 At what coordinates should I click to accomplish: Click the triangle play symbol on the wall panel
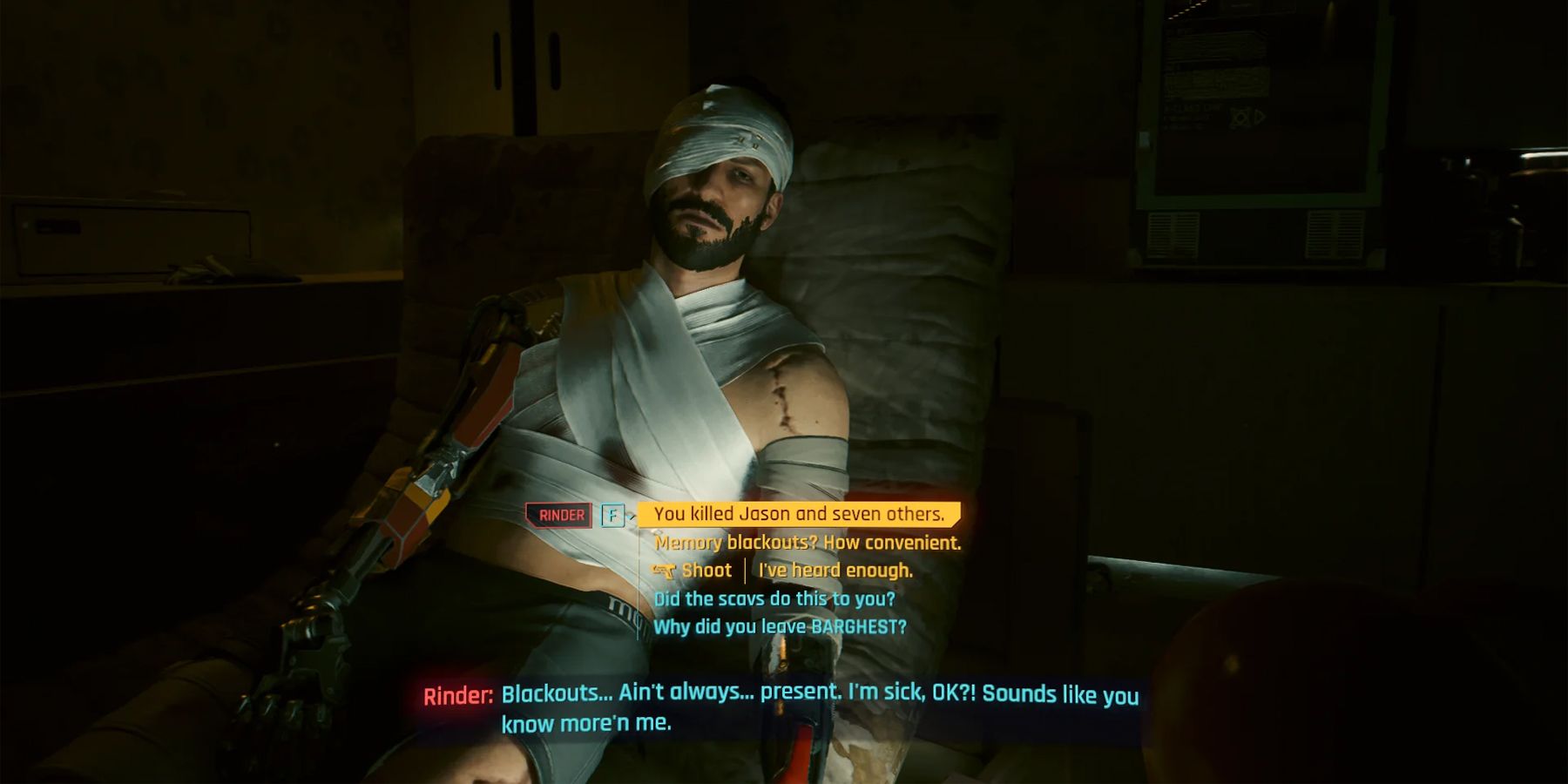pyautogui.click(x=1258, y=116)
